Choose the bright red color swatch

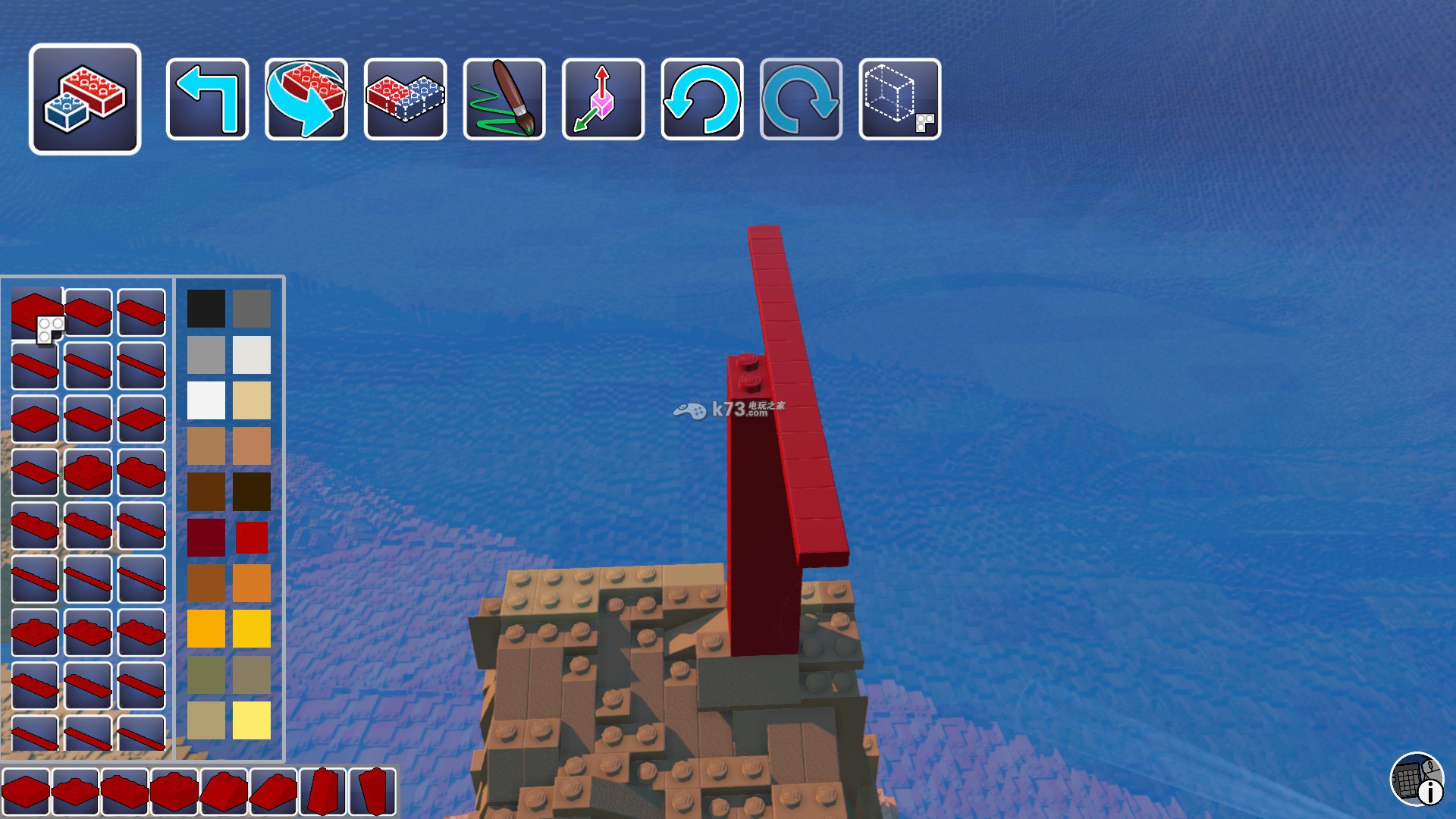tap(252, 538)
